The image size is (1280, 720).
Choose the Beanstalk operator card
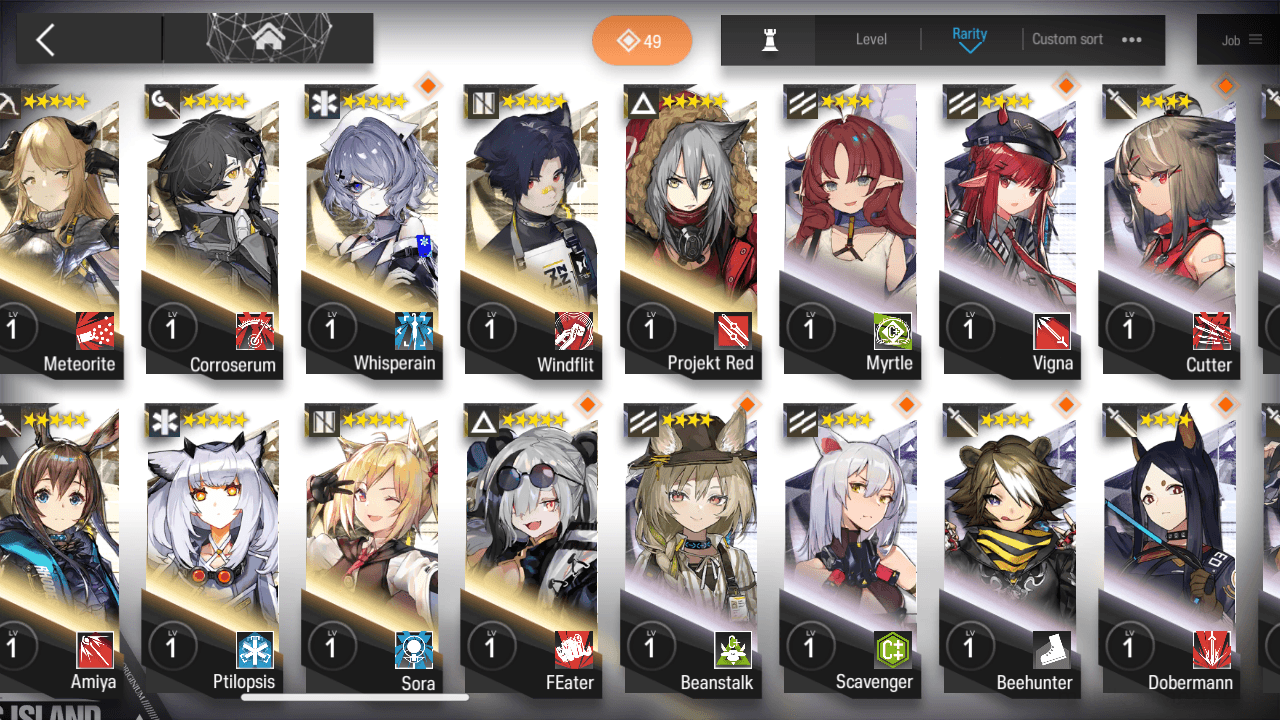pos(692,550)
